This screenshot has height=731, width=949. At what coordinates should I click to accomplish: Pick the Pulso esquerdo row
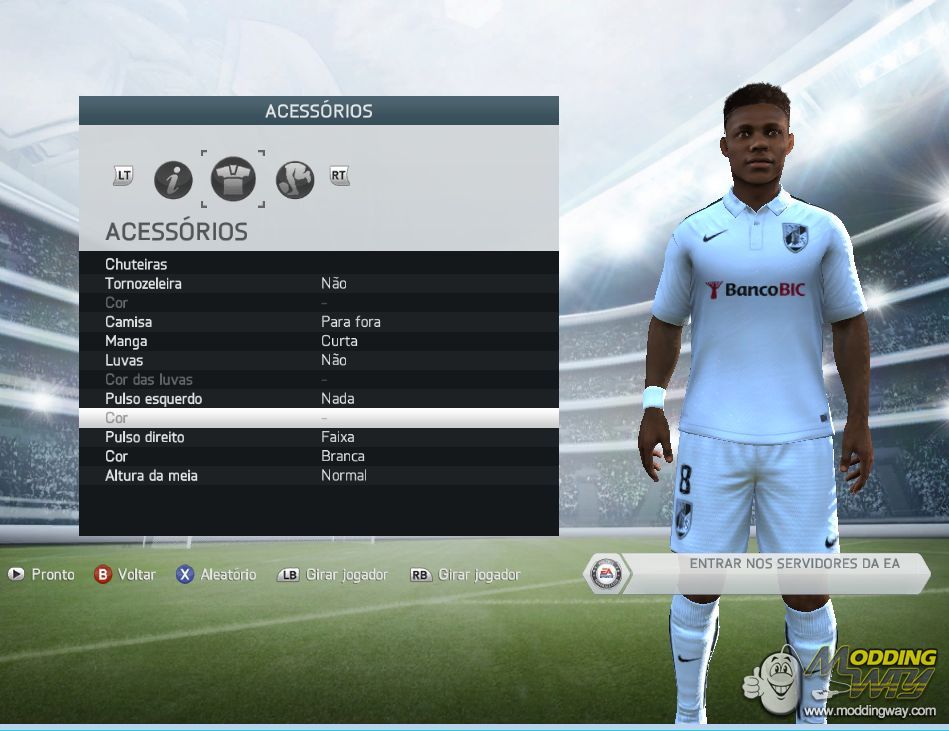pos(318,399)
